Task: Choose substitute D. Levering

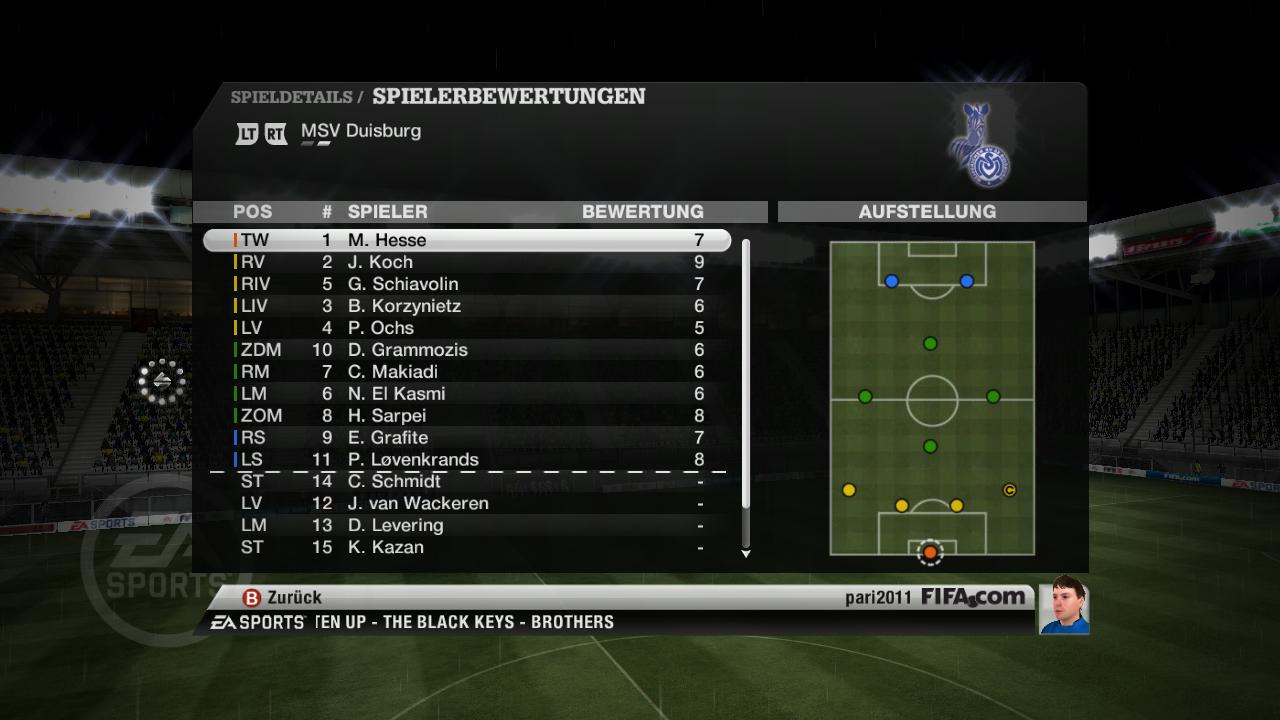Action: [x=466, y=525]
